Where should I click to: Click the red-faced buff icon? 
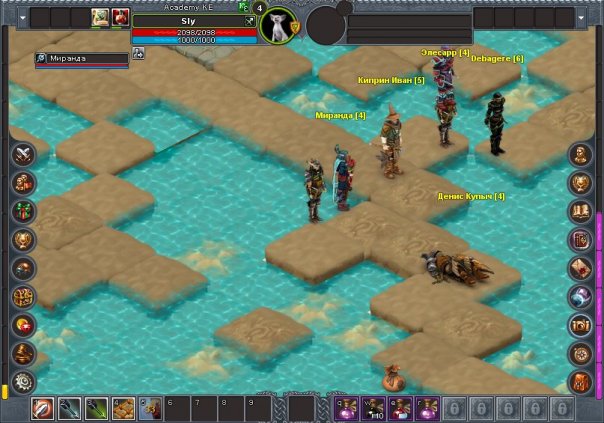tap(120, 17)
